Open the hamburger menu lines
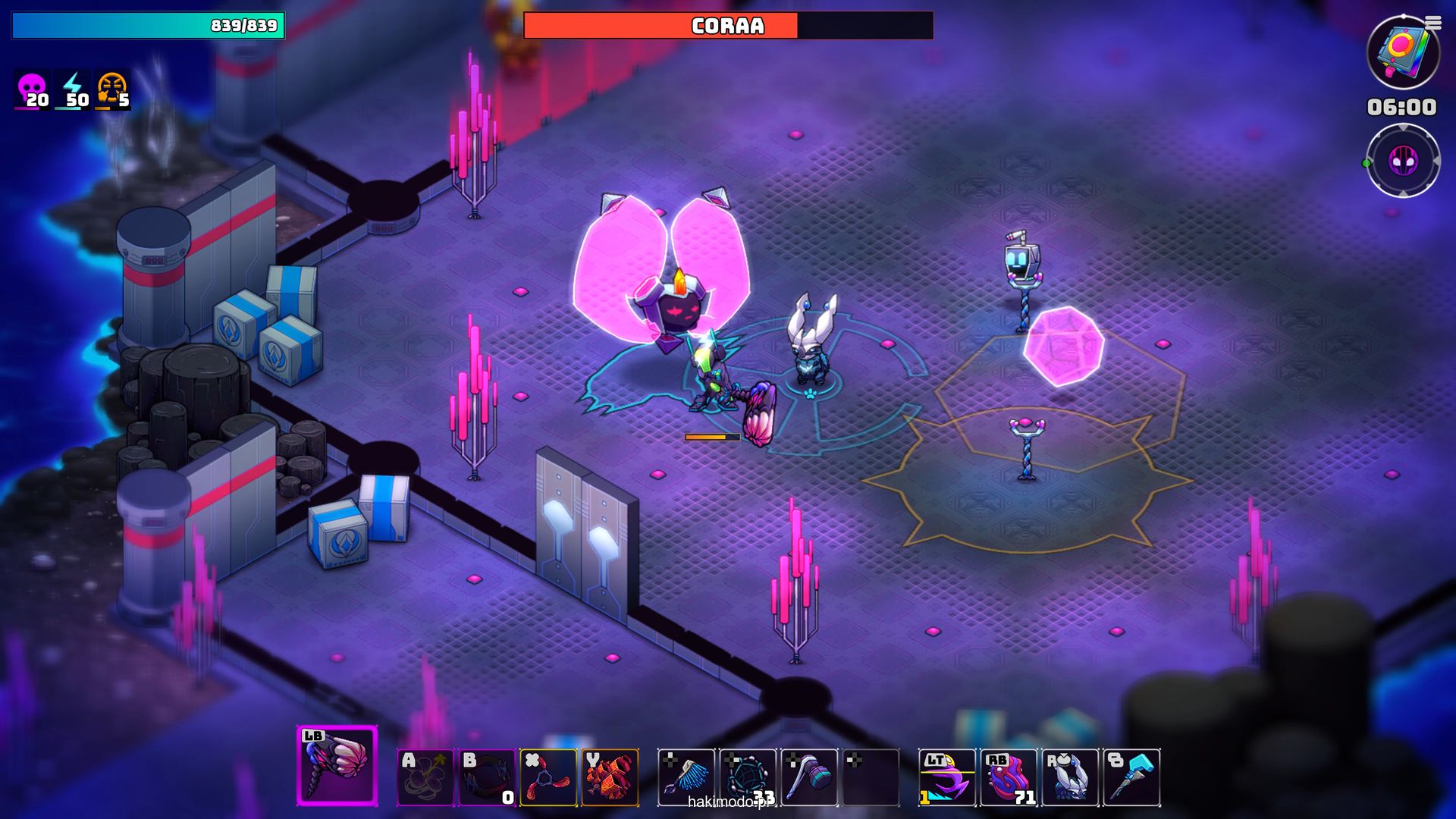Viewport: 1456px width, 819px height. tap(1432, 24)
